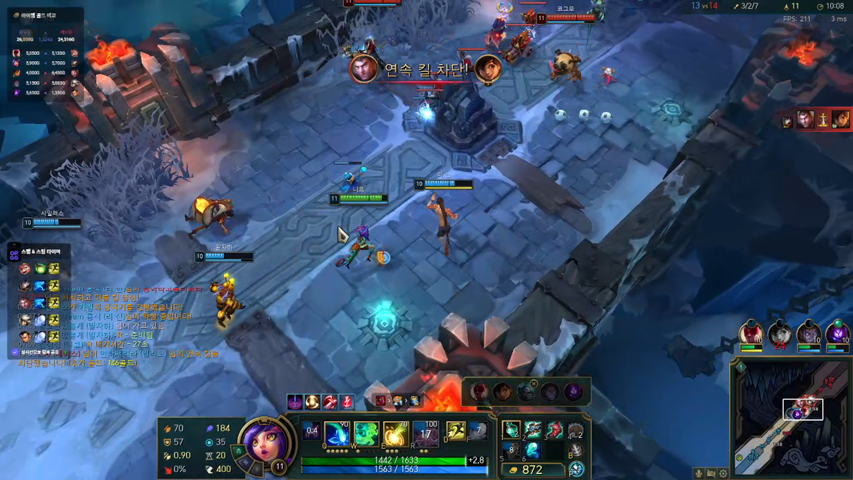
Task: Click the champion portrait in the HUD
Action: (x=263, y=447)
